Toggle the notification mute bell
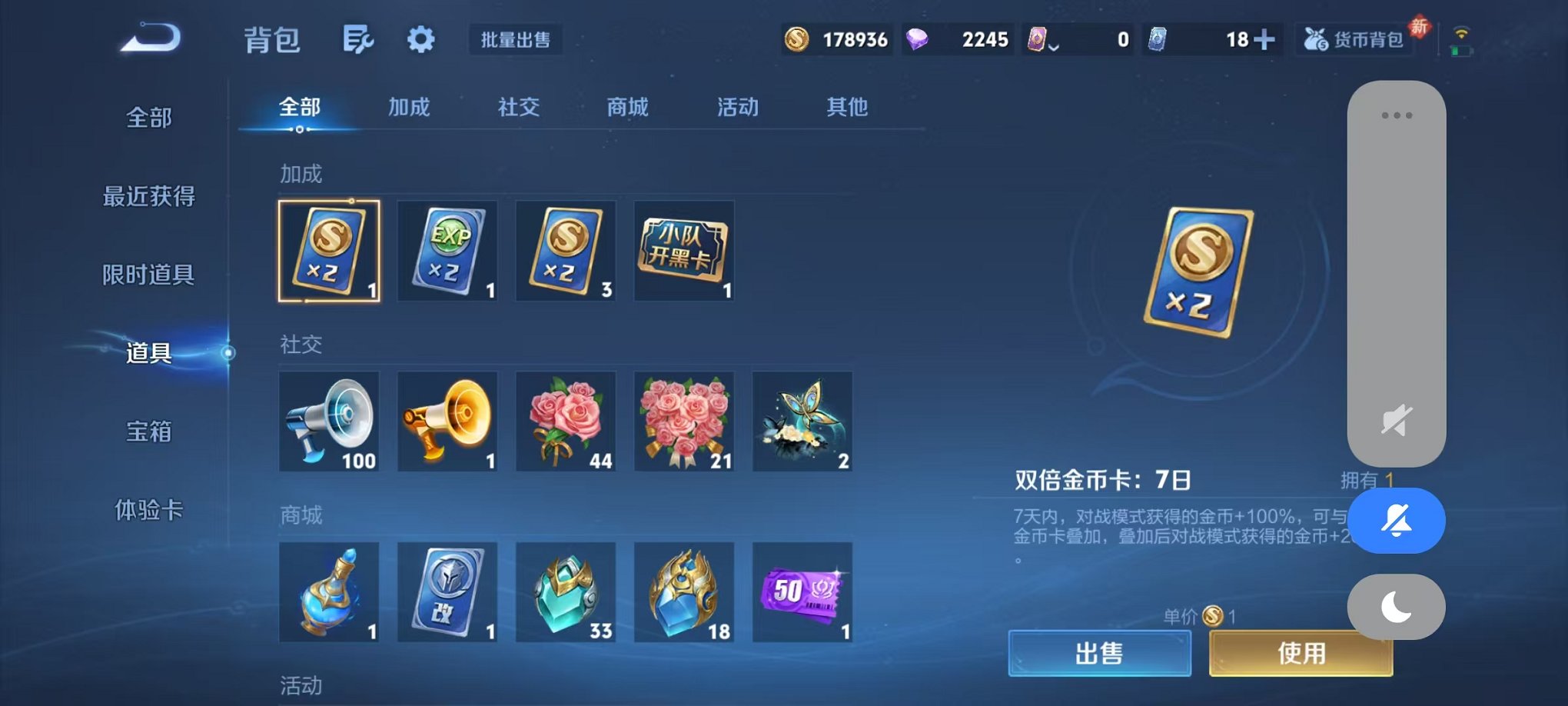This screenshot has height=706, width=1568. point(1396,521)
